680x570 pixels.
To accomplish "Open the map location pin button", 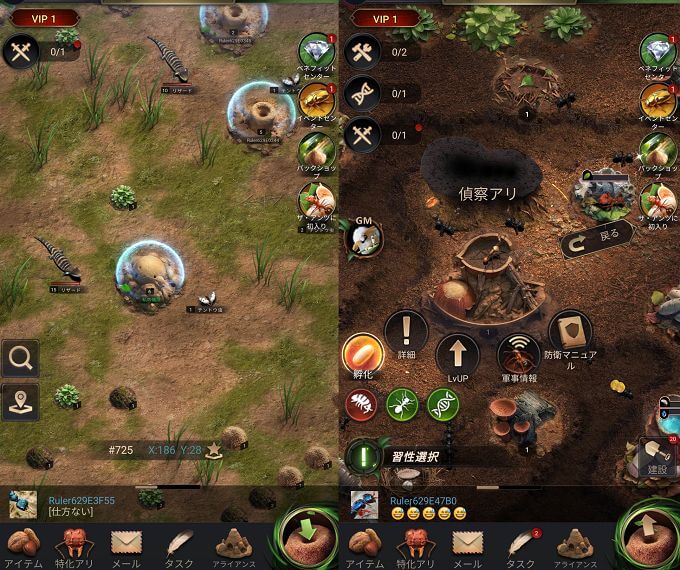I will click(x=20, y=401).
